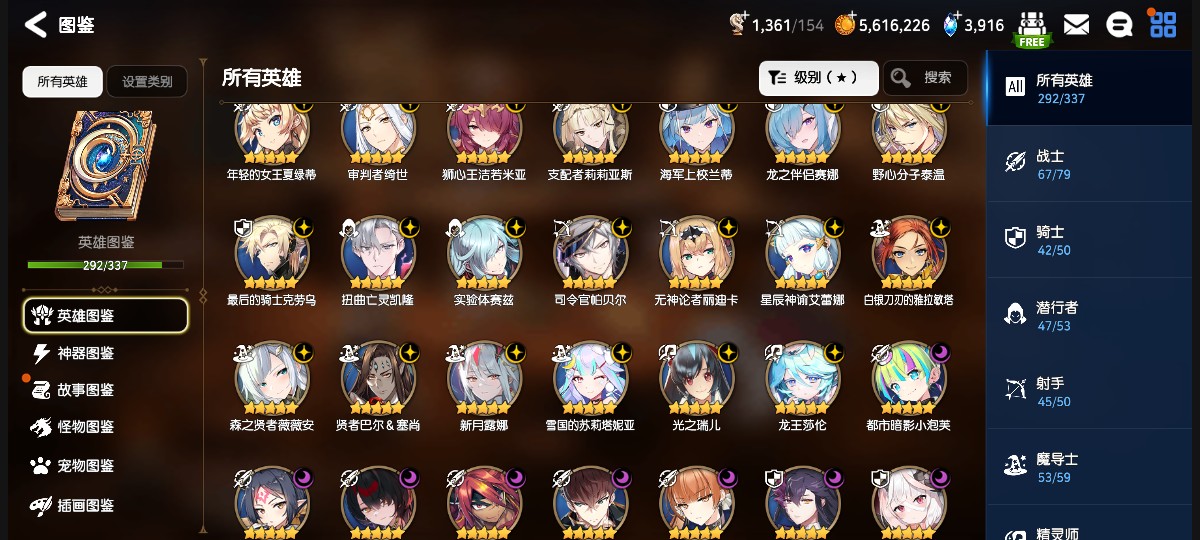Filter heroes by 潜行者 class
The width and height of the screenshot is (1200, 540).
point(1090,316)
